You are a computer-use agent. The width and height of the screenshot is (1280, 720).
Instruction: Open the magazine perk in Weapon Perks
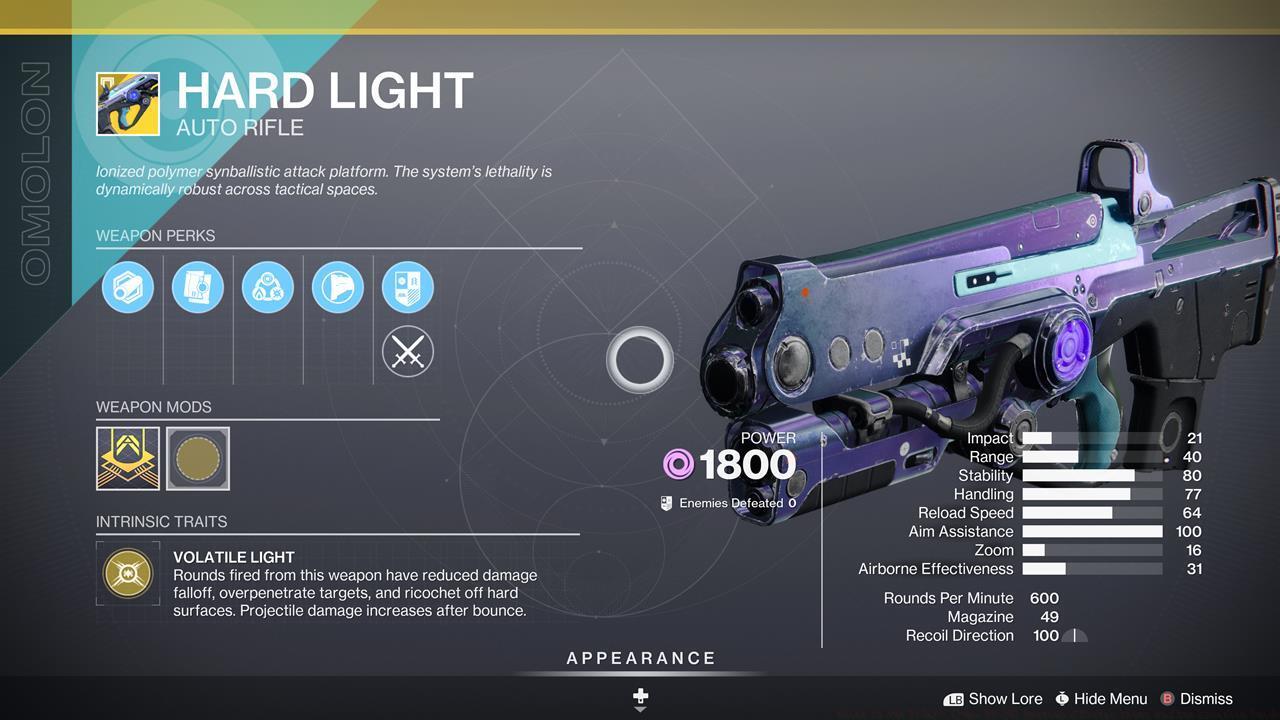[198, 287]
